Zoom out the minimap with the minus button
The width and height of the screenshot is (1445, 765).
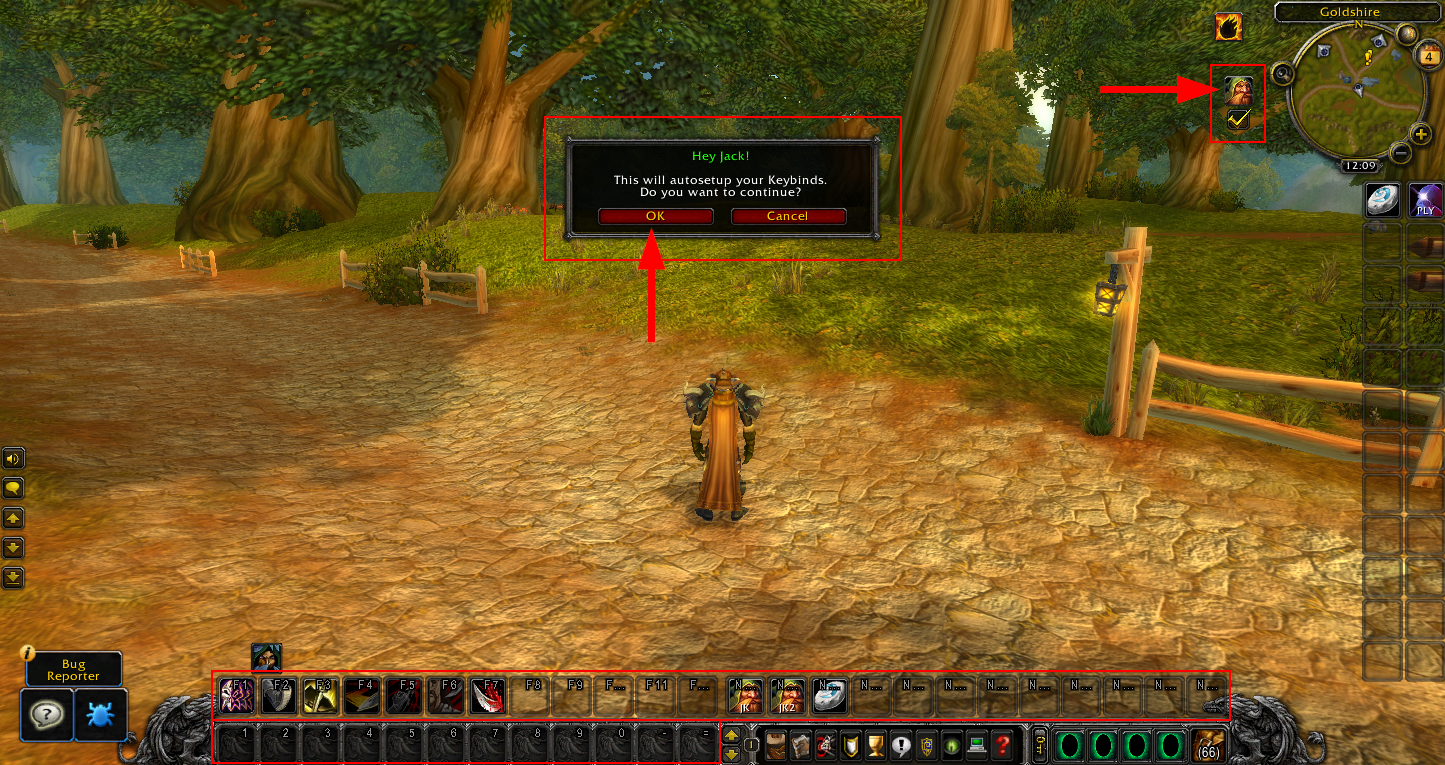point(1401,153)
